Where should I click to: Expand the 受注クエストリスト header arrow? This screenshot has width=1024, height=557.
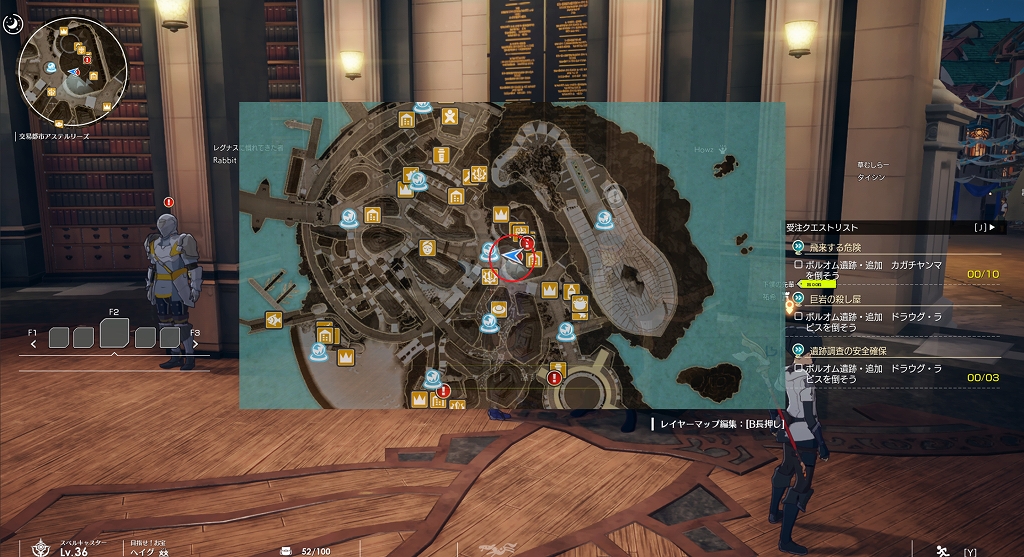pos(991,228)
